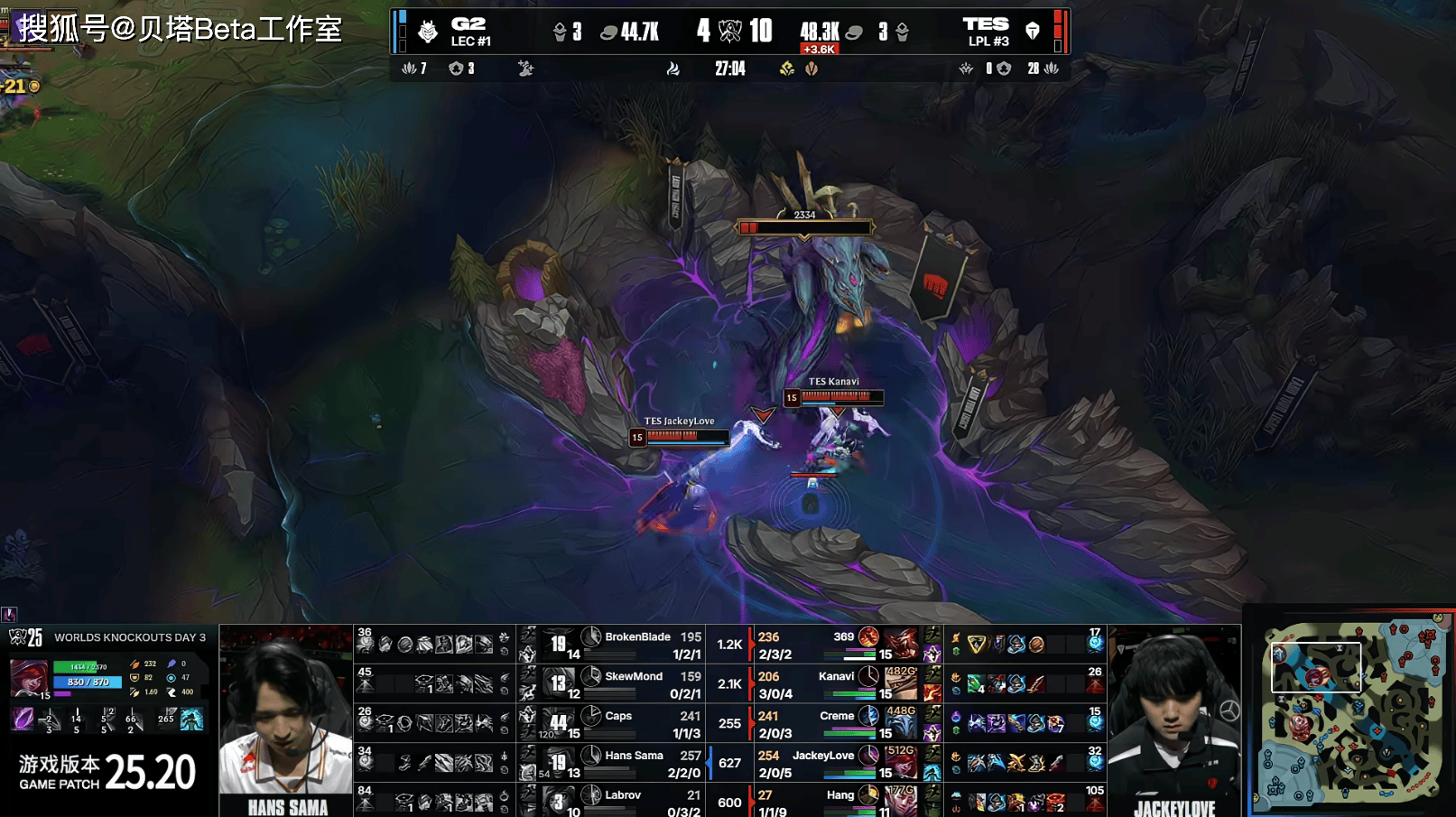Click the G2 team logo in top scoreboard
Image resolution: width=1456 pixels, height=817 pixels.
pyautogui.click(x=429, y=32)
